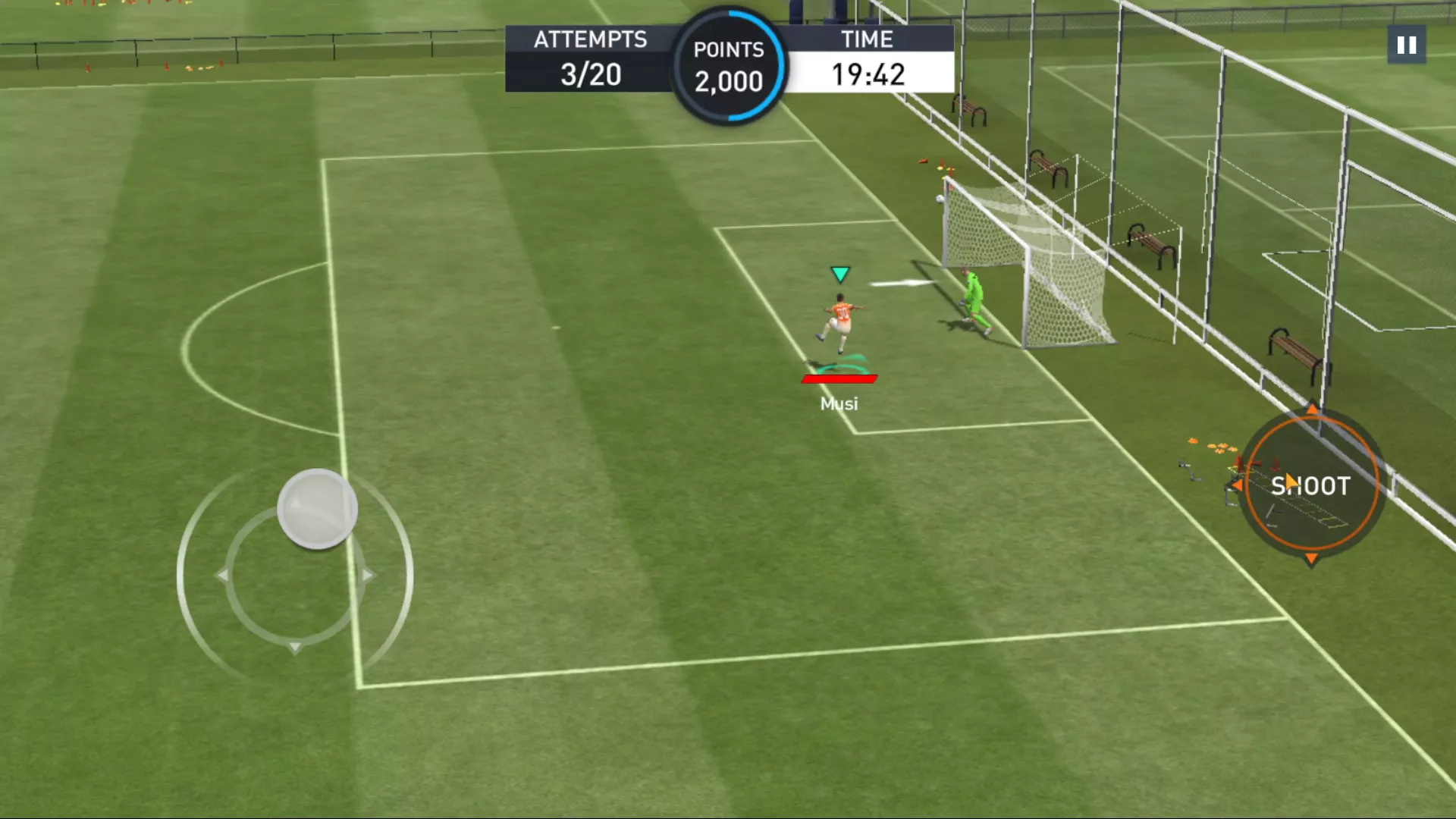Tap the green triangle marker above the player

[840, 274]
